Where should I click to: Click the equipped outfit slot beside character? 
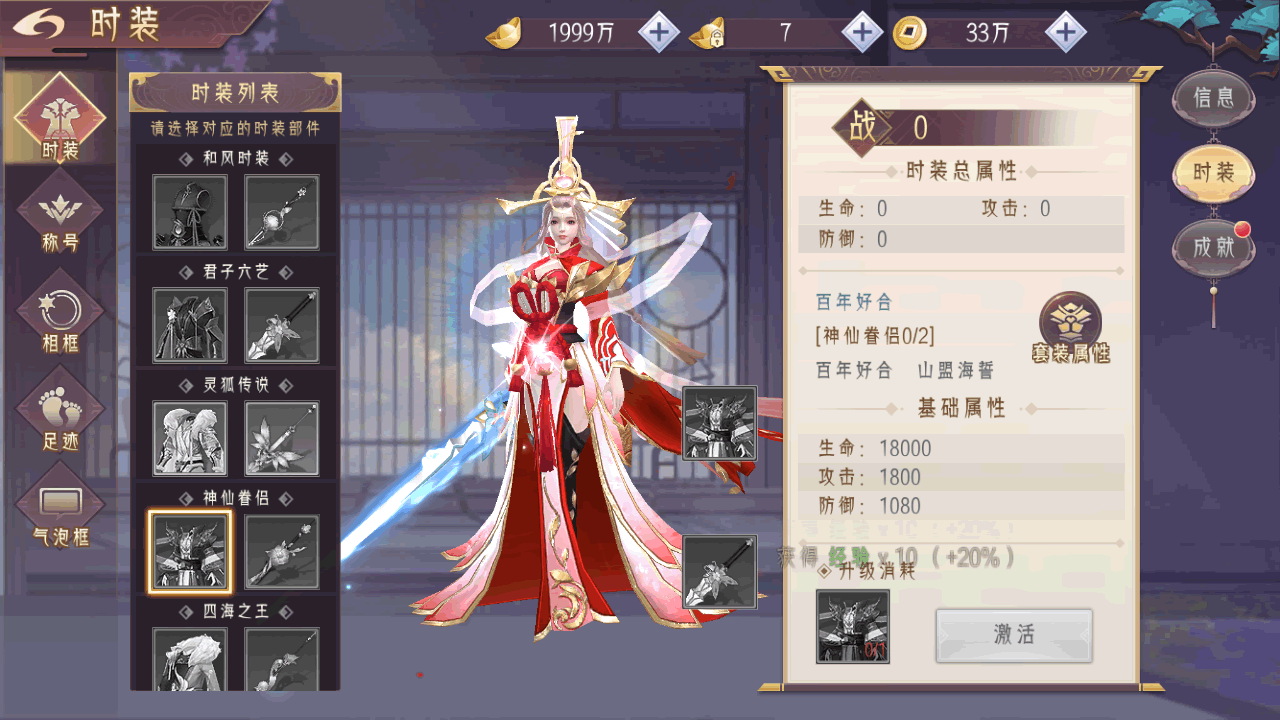(719, 423)
